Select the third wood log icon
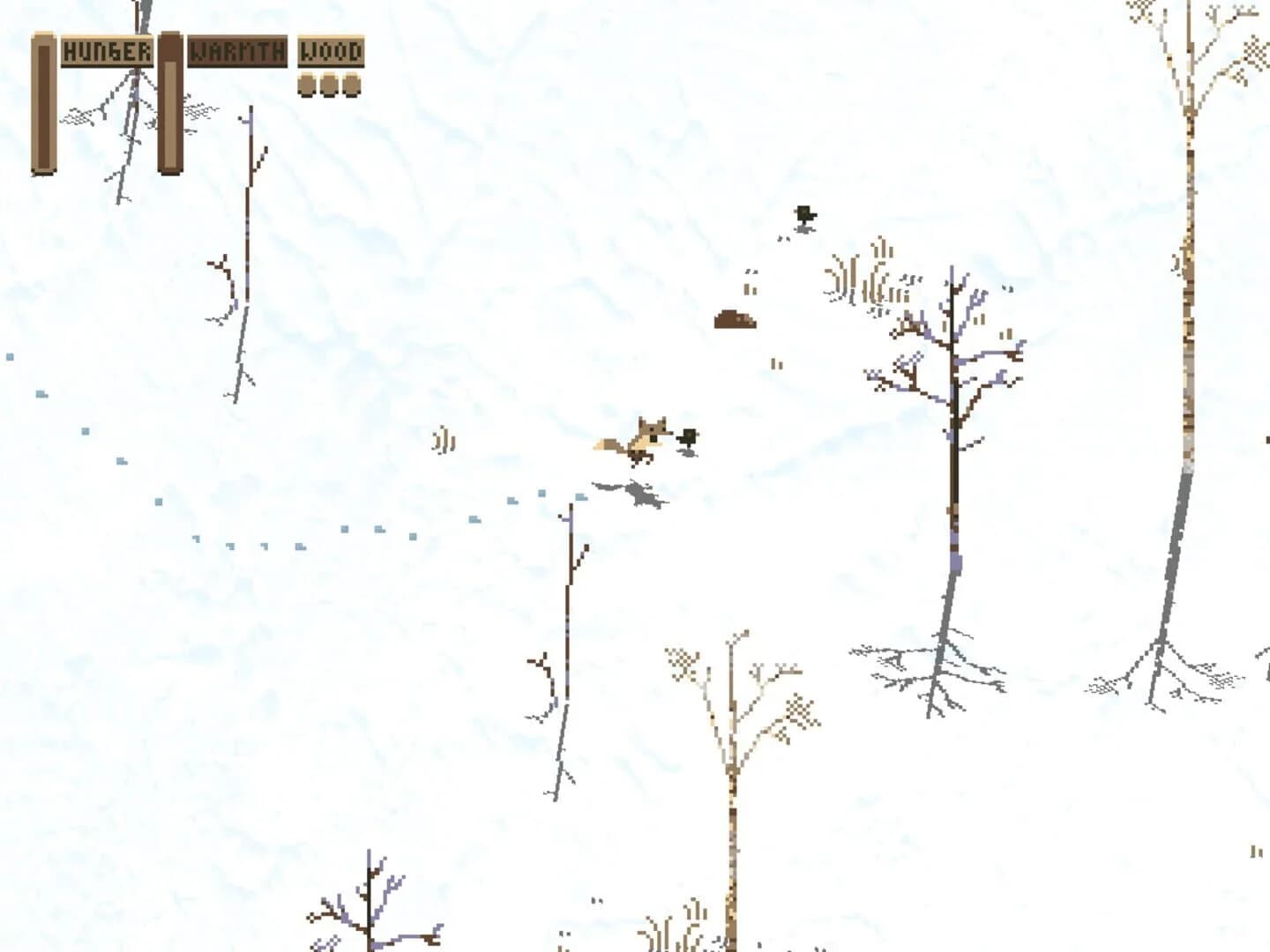The width and height of the screenshot is (1270, 952). click(354, 86)
